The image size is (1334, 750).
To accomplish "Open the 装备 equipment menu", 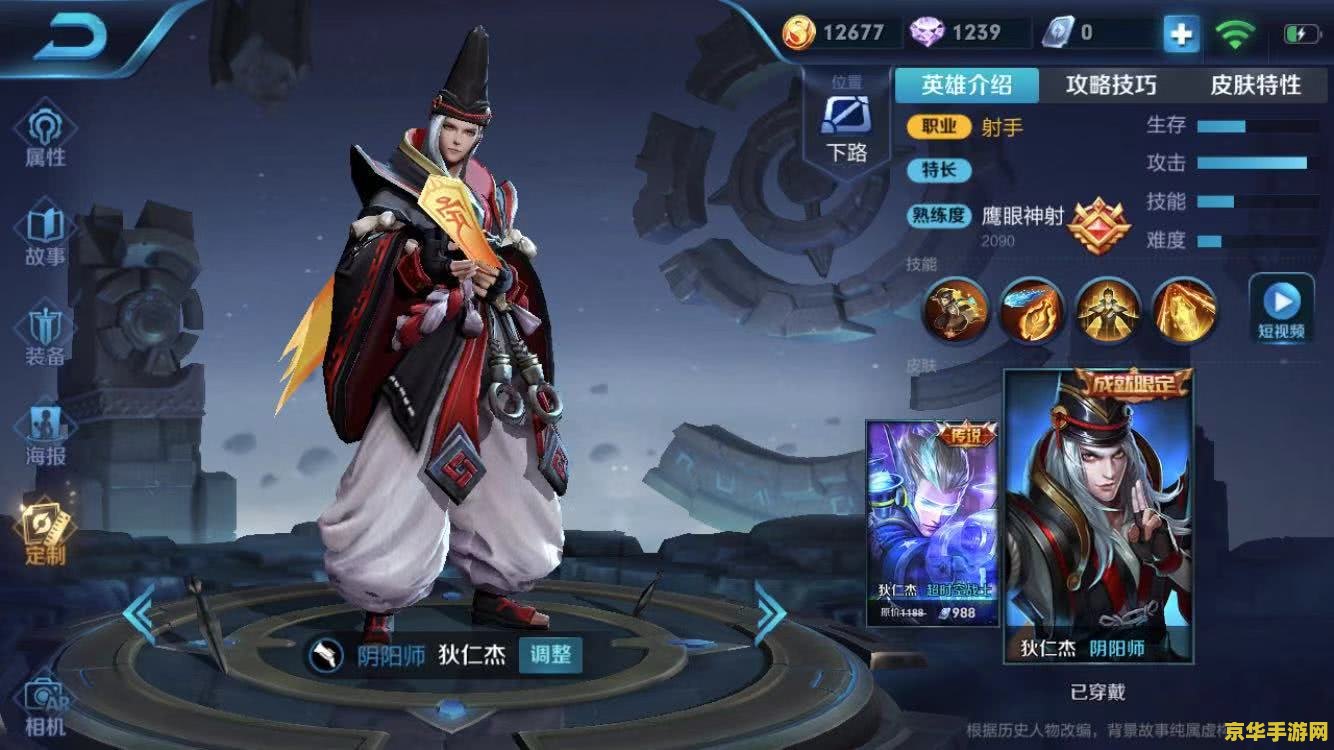I will pyautogui.click(x=45, y=336).
